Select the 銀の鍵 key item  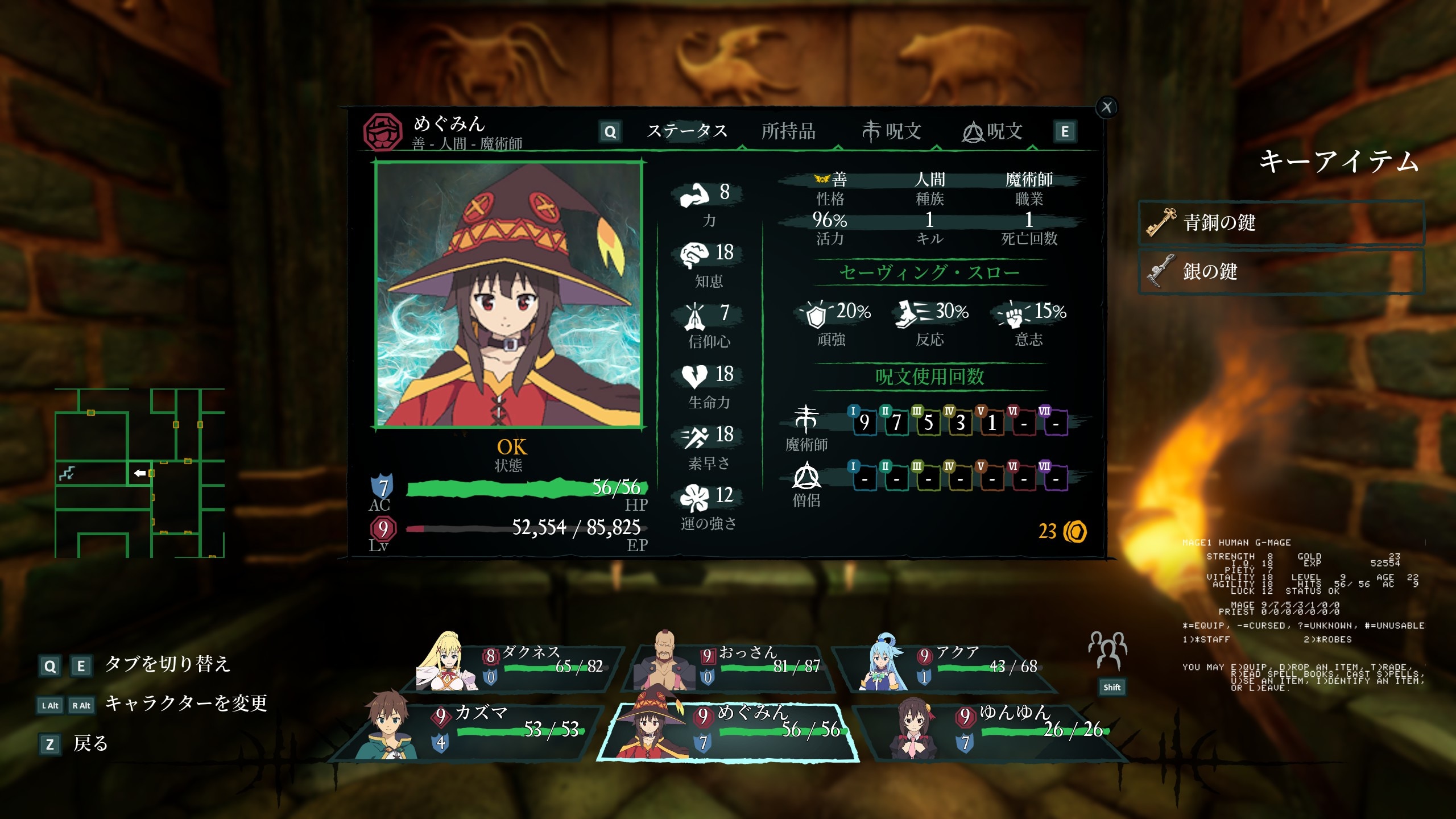(1281, 271)
